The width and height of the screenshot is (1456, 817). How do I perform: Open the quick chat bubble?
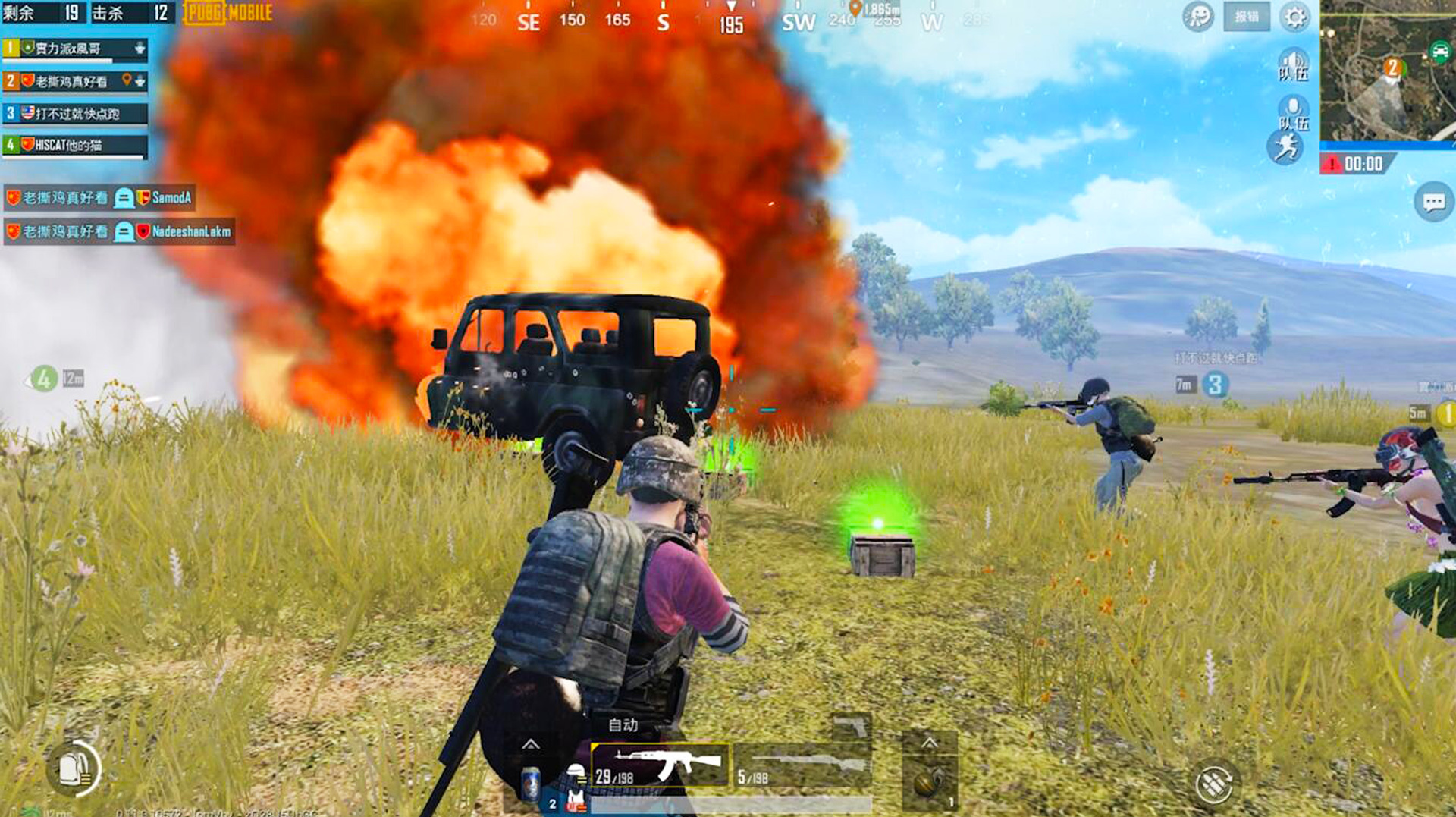[x=1432, y=202]
